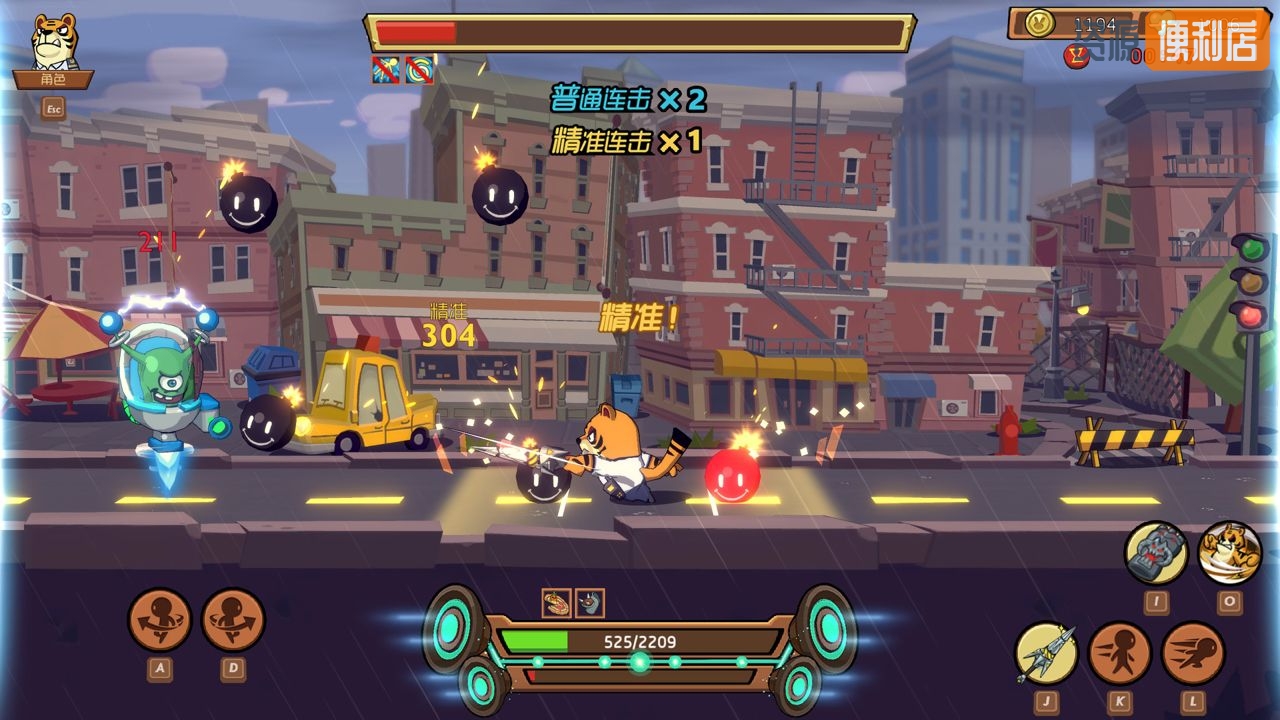This screenshot has width=1280, height=720.
Task: Activate the stone gauntlet fist skill
Action: click(x=1156, y=553)
